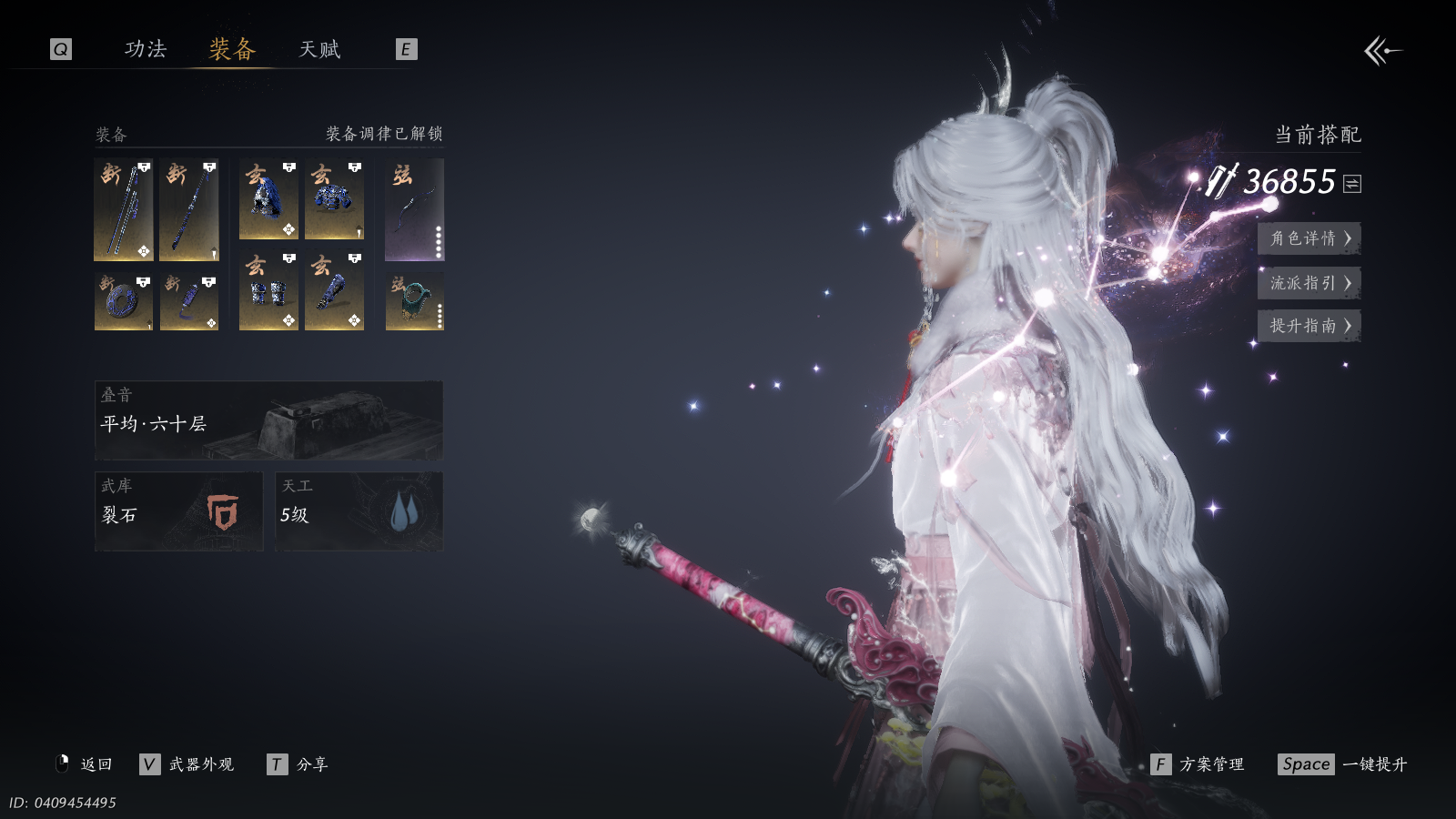Open the 天工 5级 panel
Image resolution: width=1456 pixels, height=819 pixels.
tap(359, 511)
